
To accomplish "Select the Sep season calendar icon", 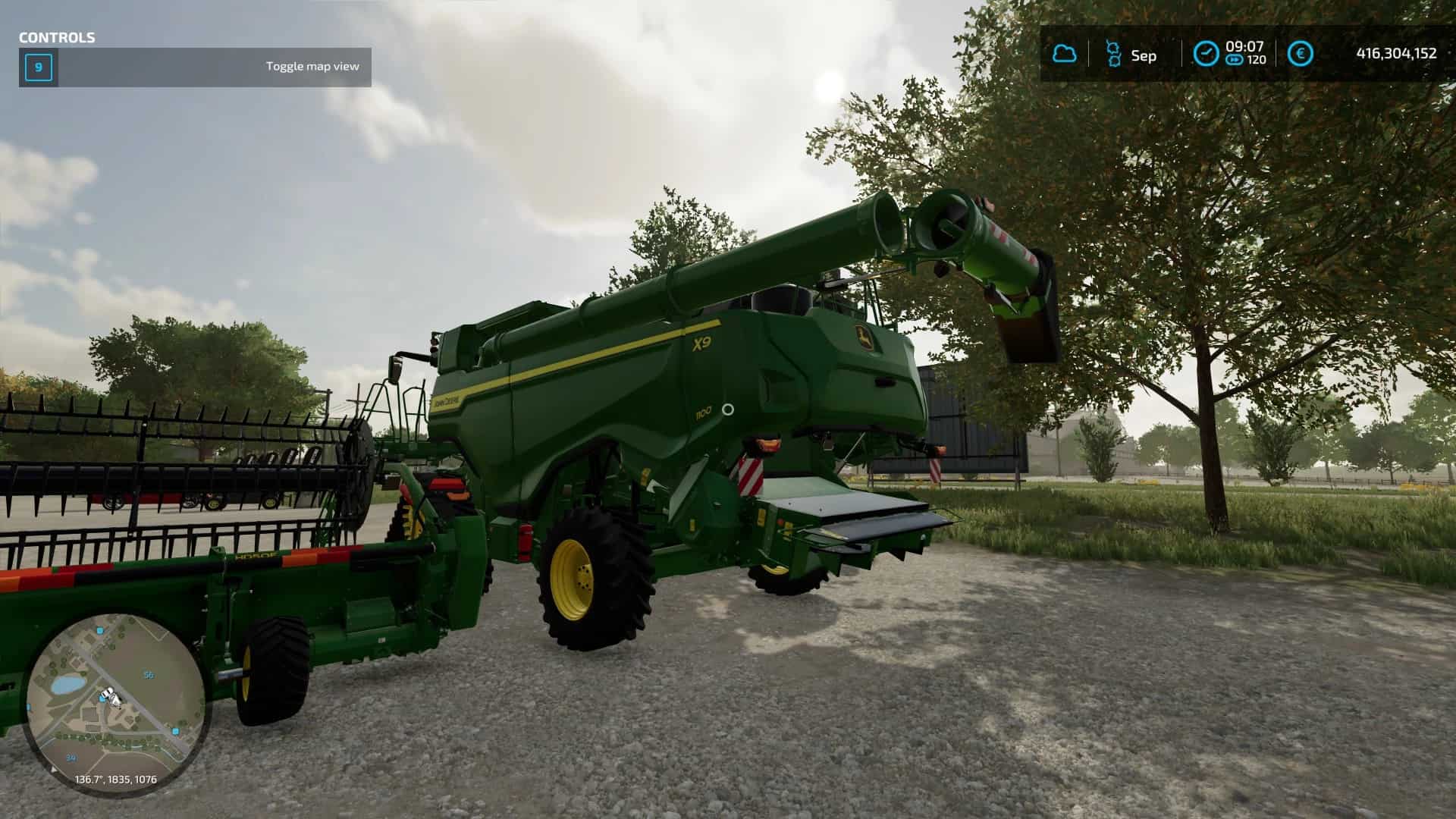I will click(x=1113, y=54).
